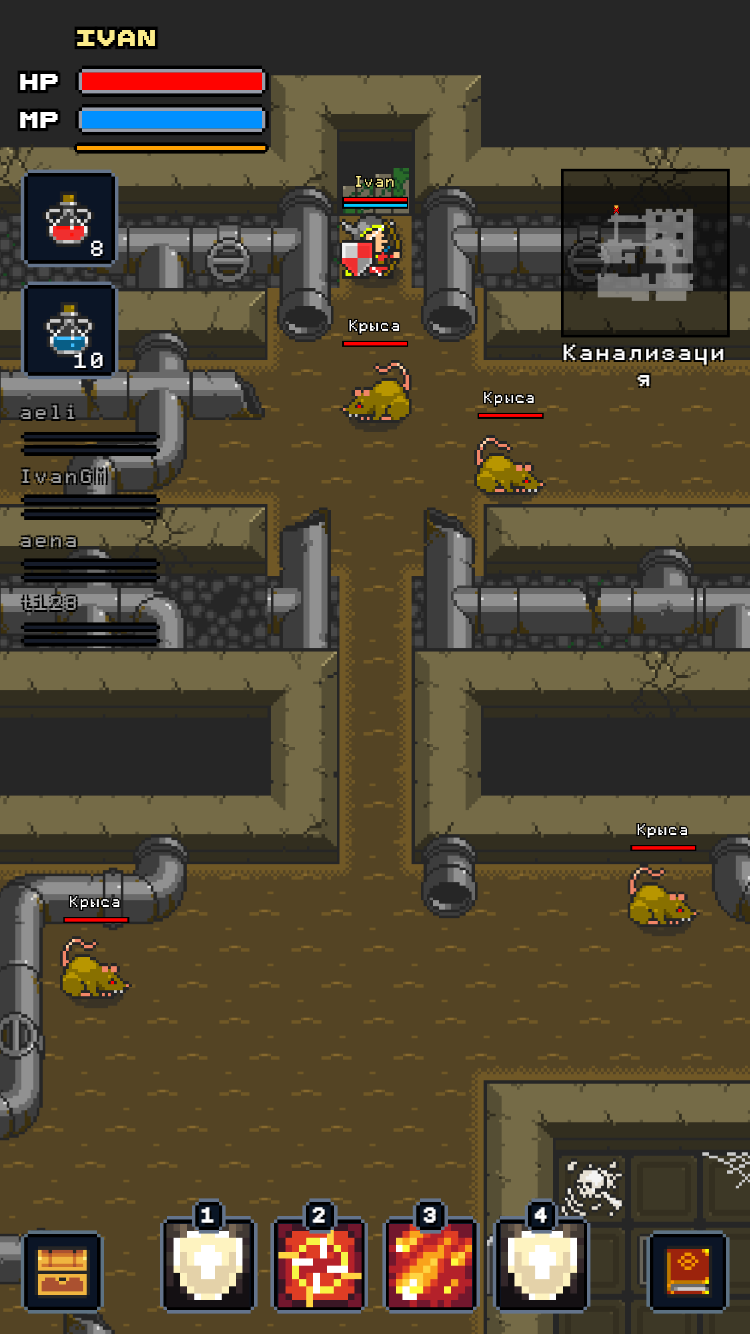Use the red health potion

pos(70,219)
